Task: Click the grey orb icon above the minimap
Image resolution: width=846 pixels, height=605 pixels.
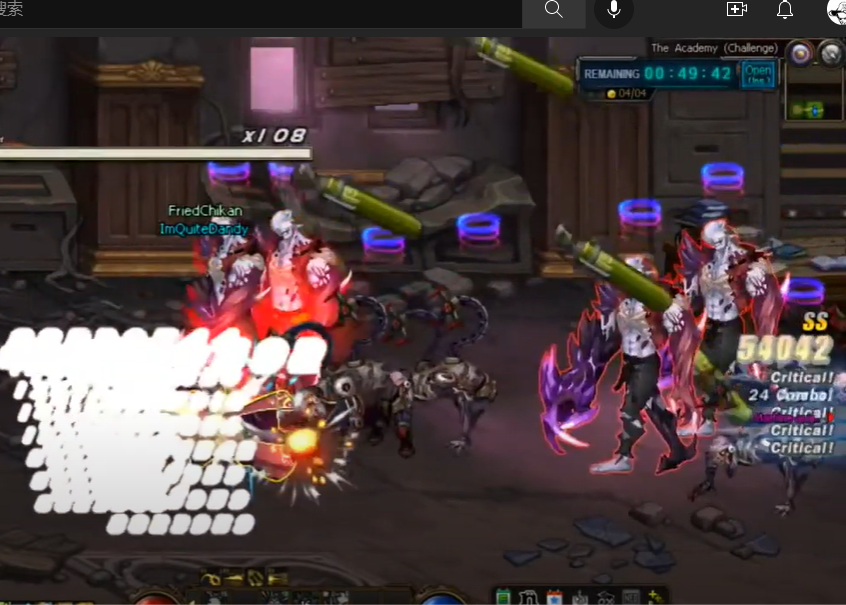Action: pos(830,53)
